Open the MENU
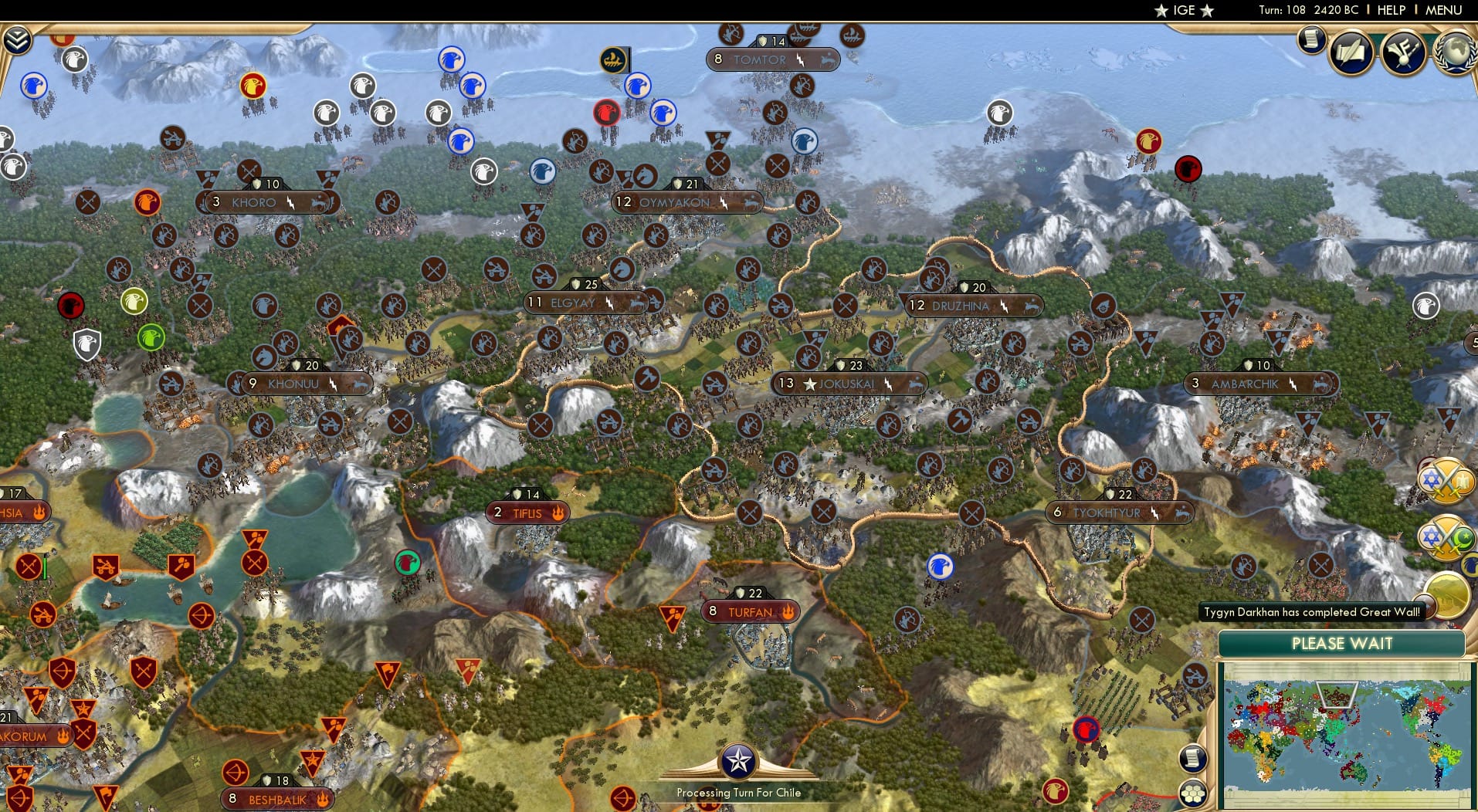This screenshot has height=812, width=1478. pos(1444,11)
